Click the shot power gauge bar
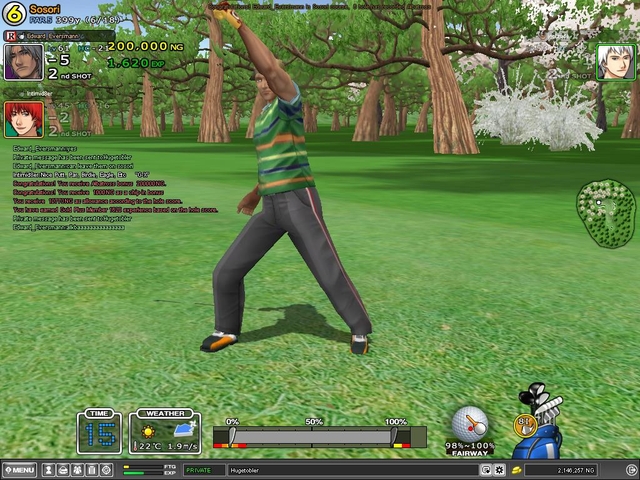This screenshot has width=640, height=480. [x=313, y=437]
